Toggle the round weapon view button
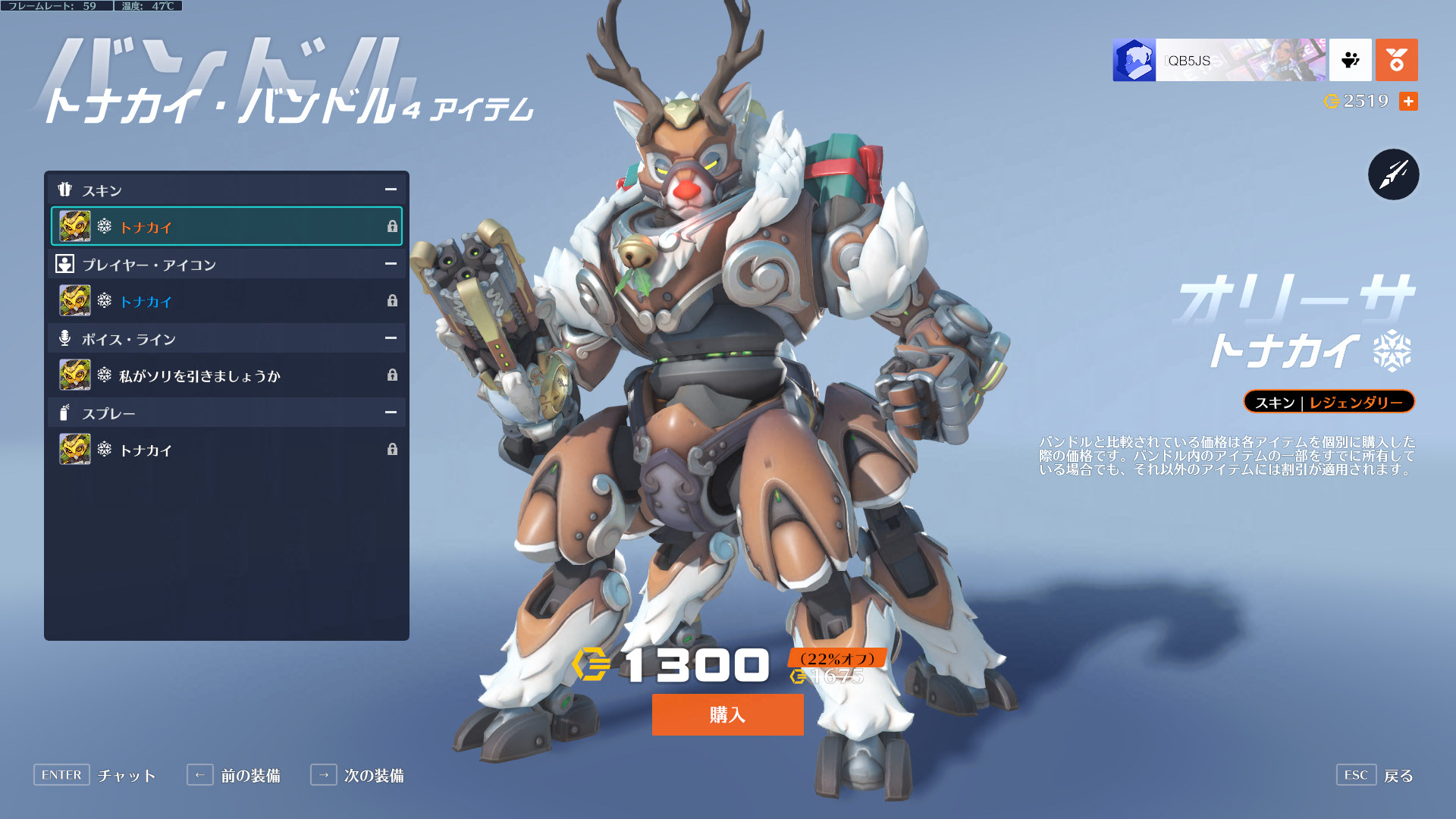This screenshot has width=1456, height=819. coord(1393,174)
